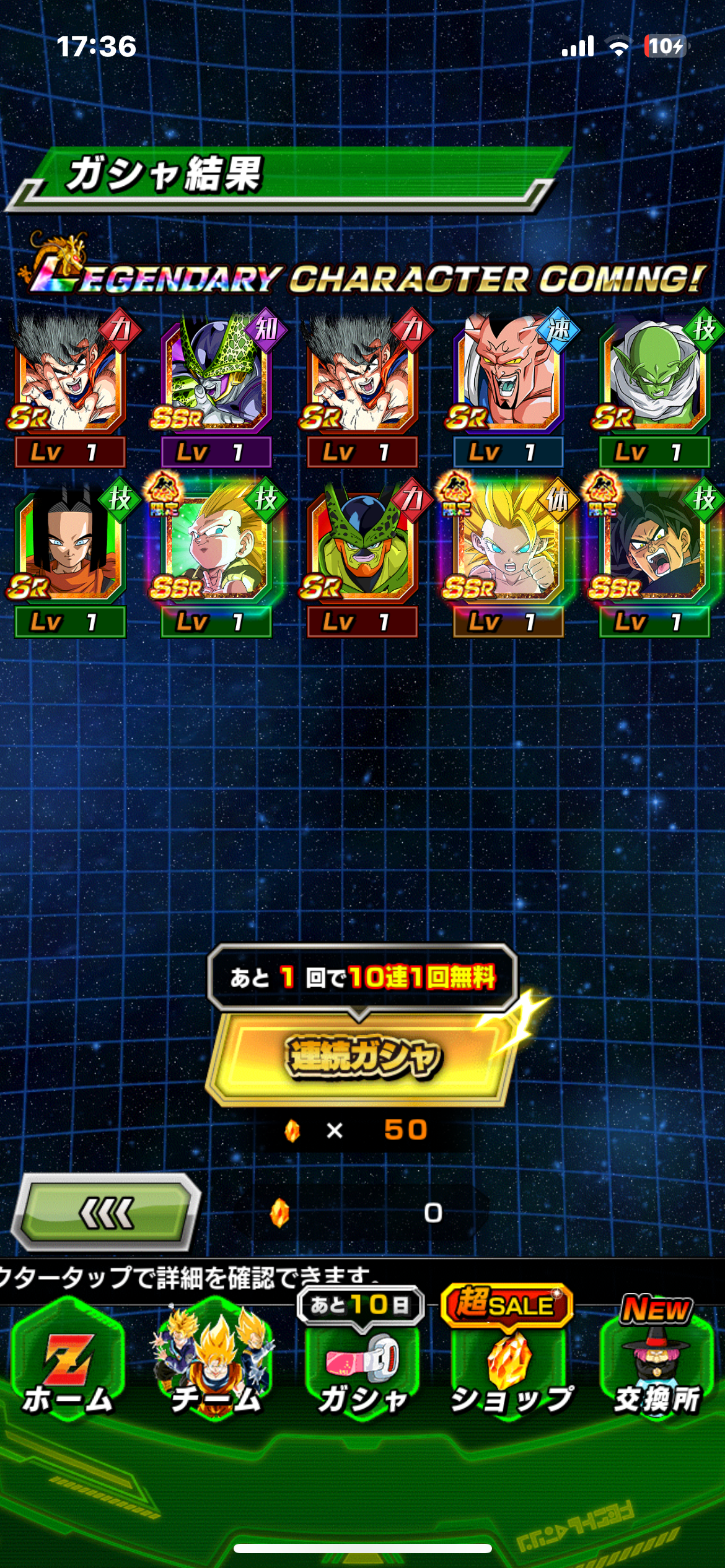Choose the SR Semi-Perfect Cell card
Image resolution: width=725 pixels, height=1568 pixels.
[362, 547]
